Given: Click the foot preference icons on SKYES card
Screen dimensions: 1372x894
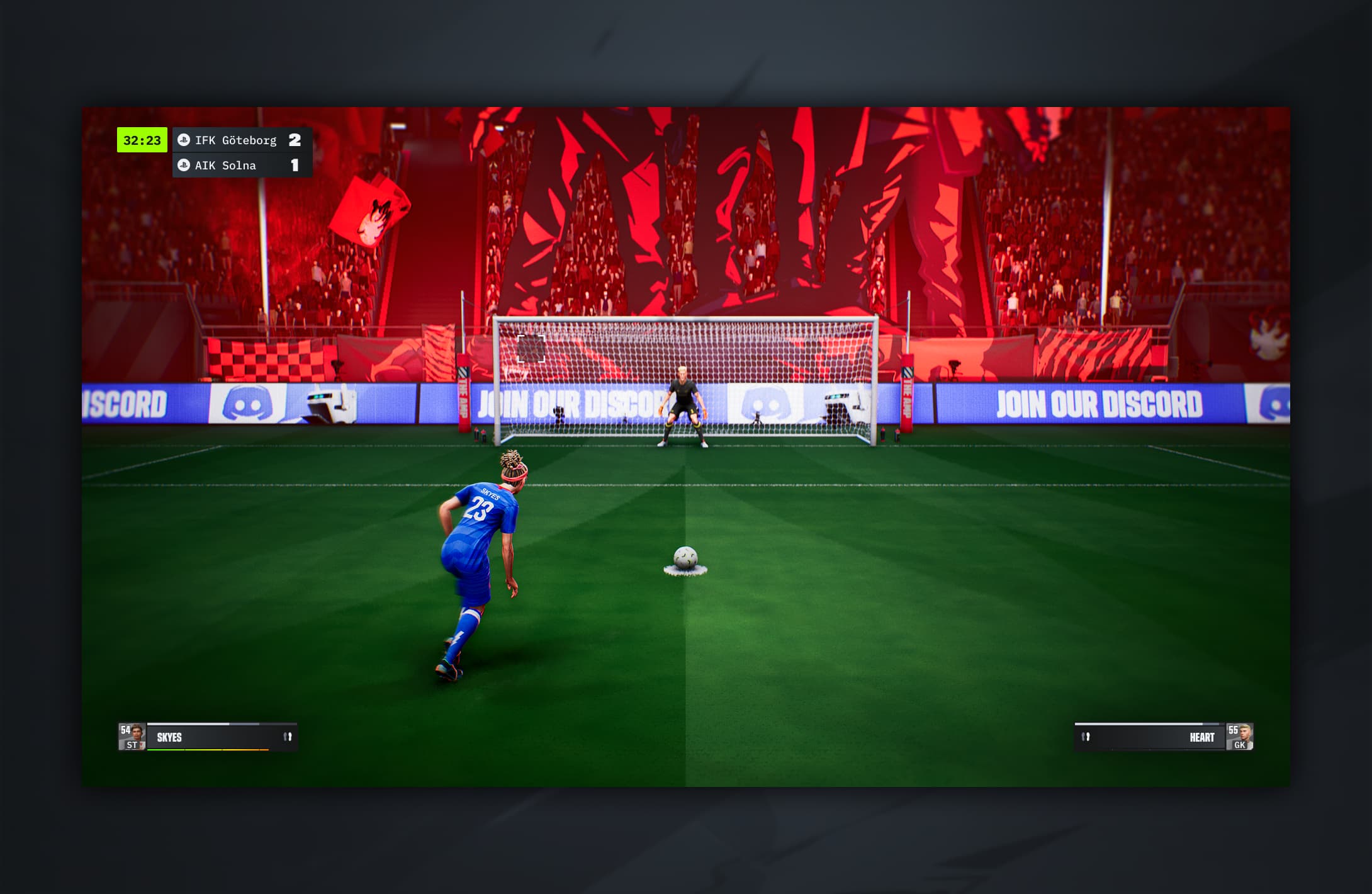Looking at the screenshot, I should pyautogui.click(x=286, y=736).
